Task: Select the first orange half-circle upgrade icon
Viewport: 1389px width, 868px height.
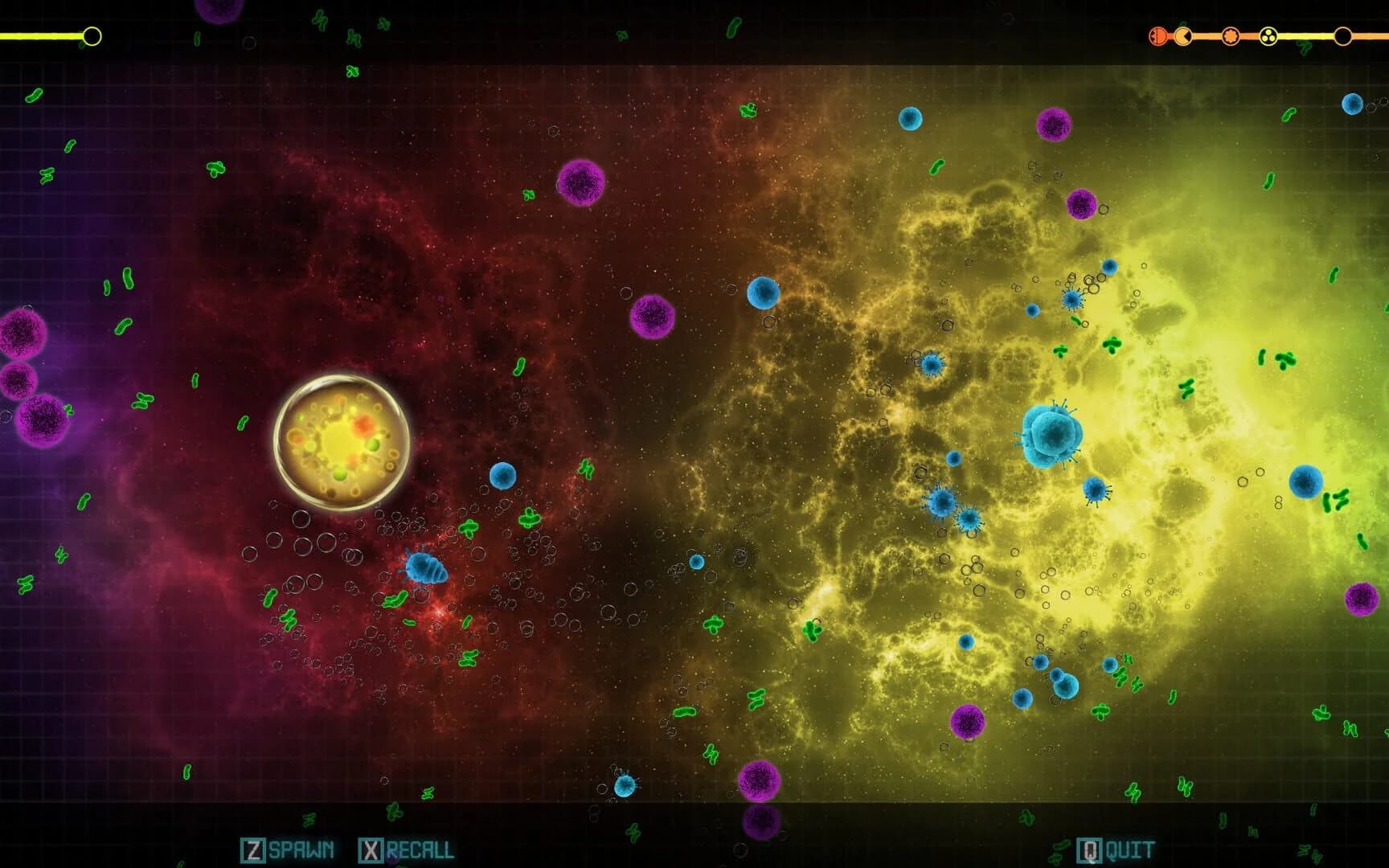Action: click(1157, 35)
